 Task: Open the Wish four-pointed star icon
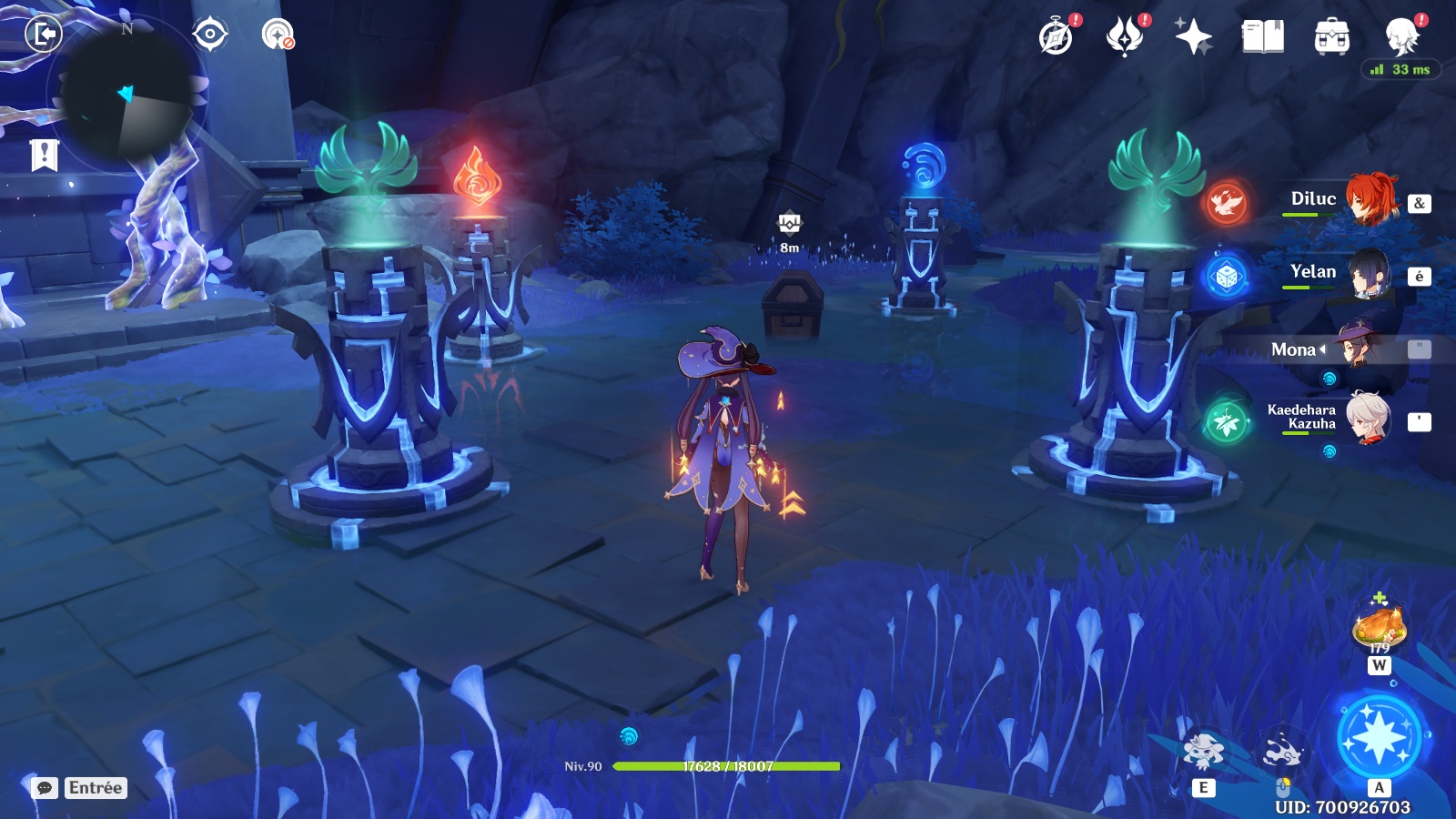(1193, 37)
